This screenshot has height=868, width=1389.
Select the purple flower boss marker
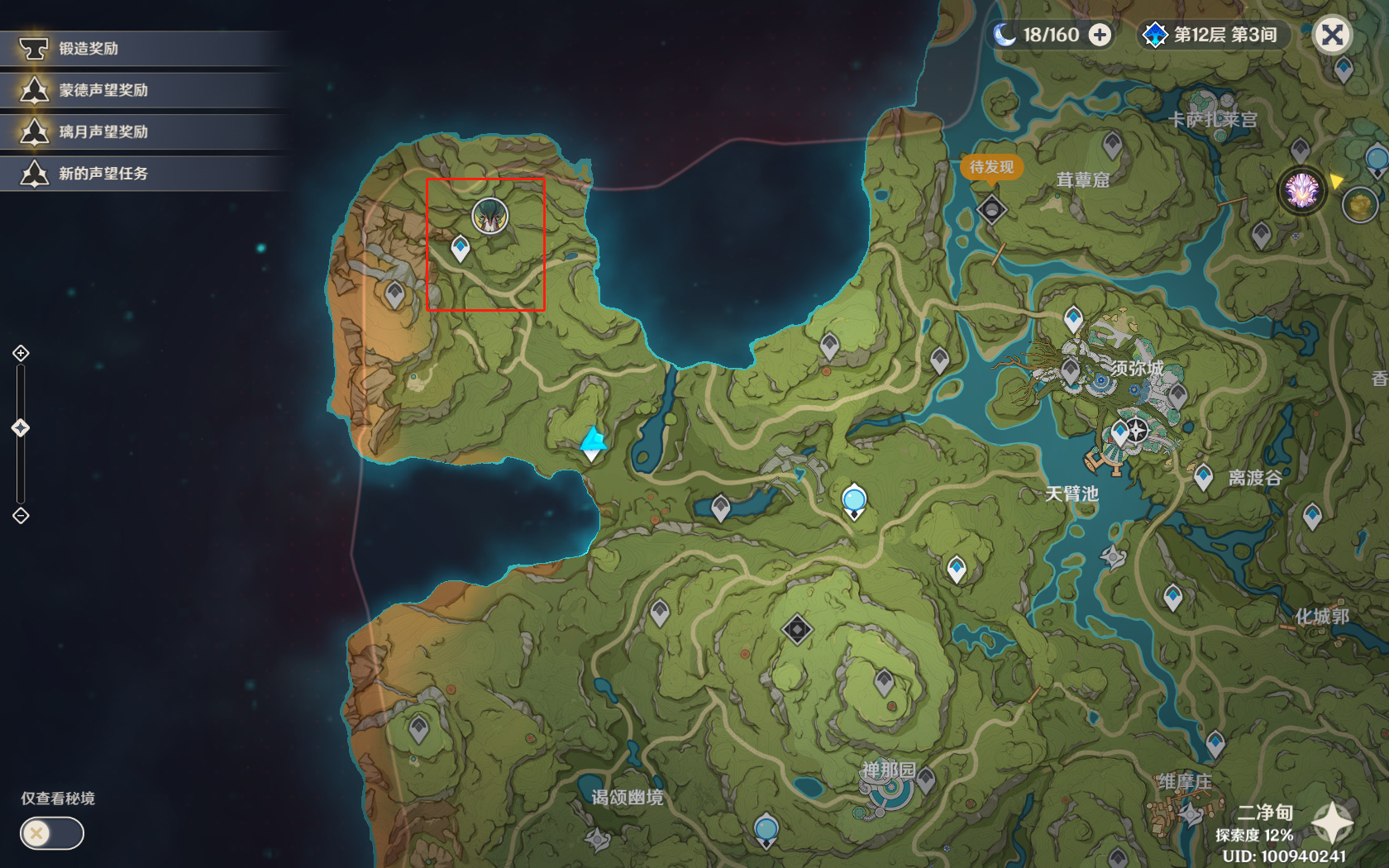pyautogui.click(x=1301, y=190)
